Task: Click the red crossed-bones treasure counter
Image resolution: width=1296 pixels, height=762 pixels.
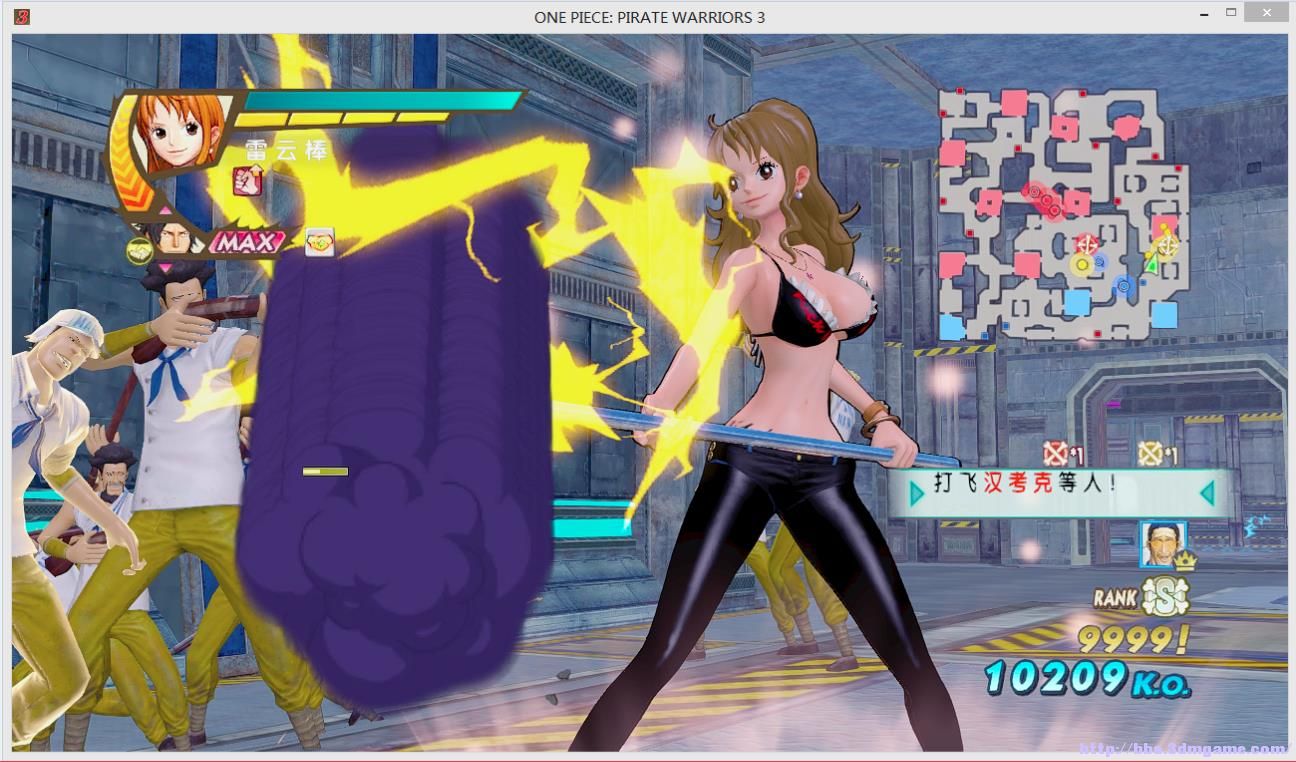Action: point(1056,454)
